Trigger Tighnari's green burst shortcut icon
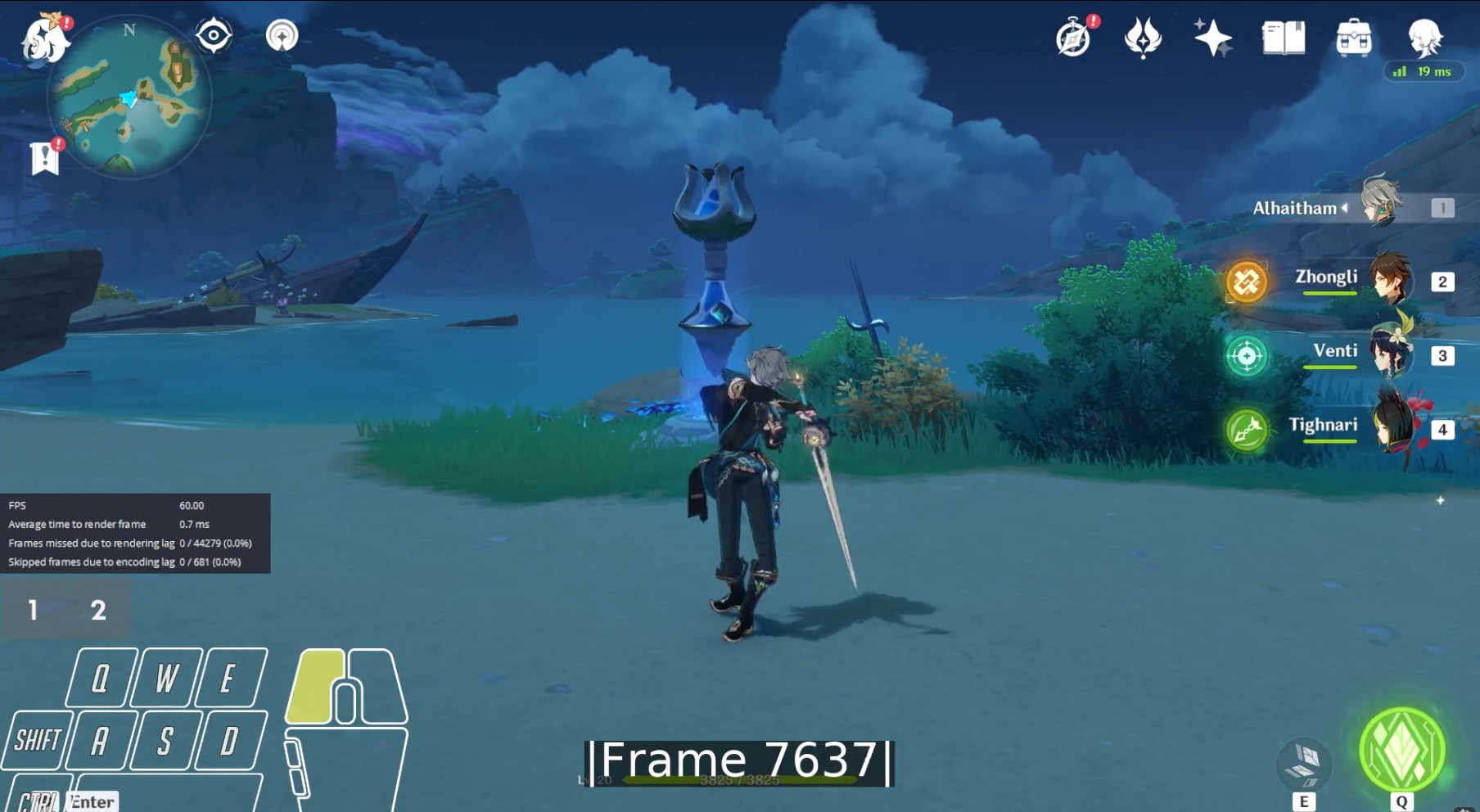Screen dimensions: 1480x812 pos(1247,430)
